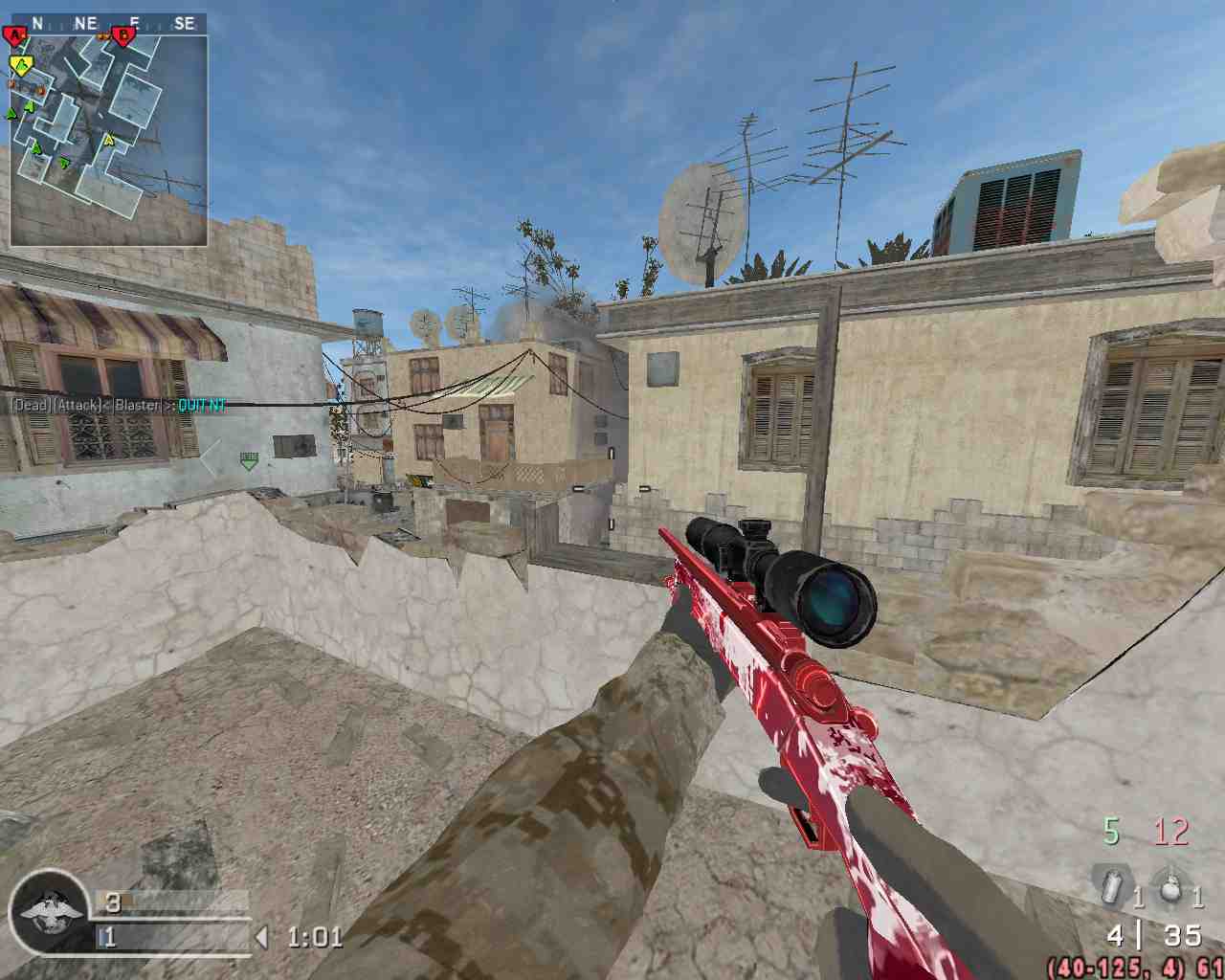
Task: Select the red B bombsite marker
Action: tap(123, 37)
